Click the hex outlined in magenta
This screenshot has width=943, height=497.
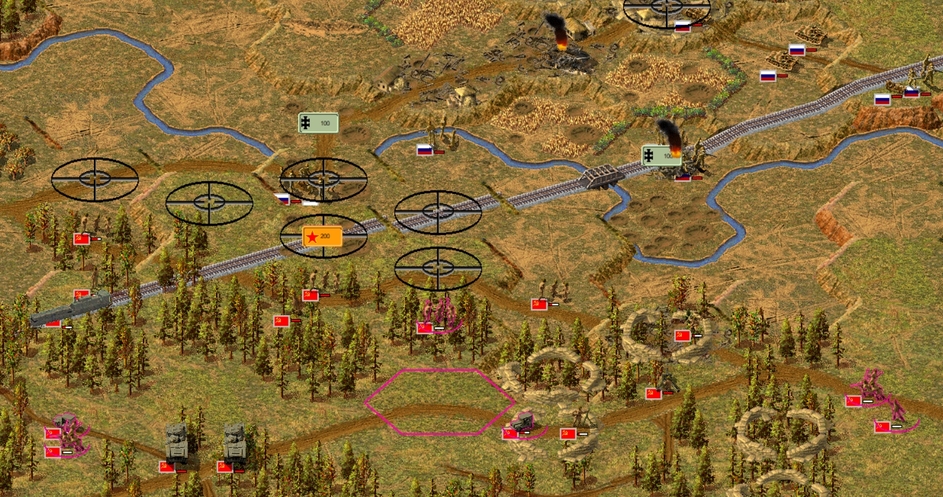[439, 402]
